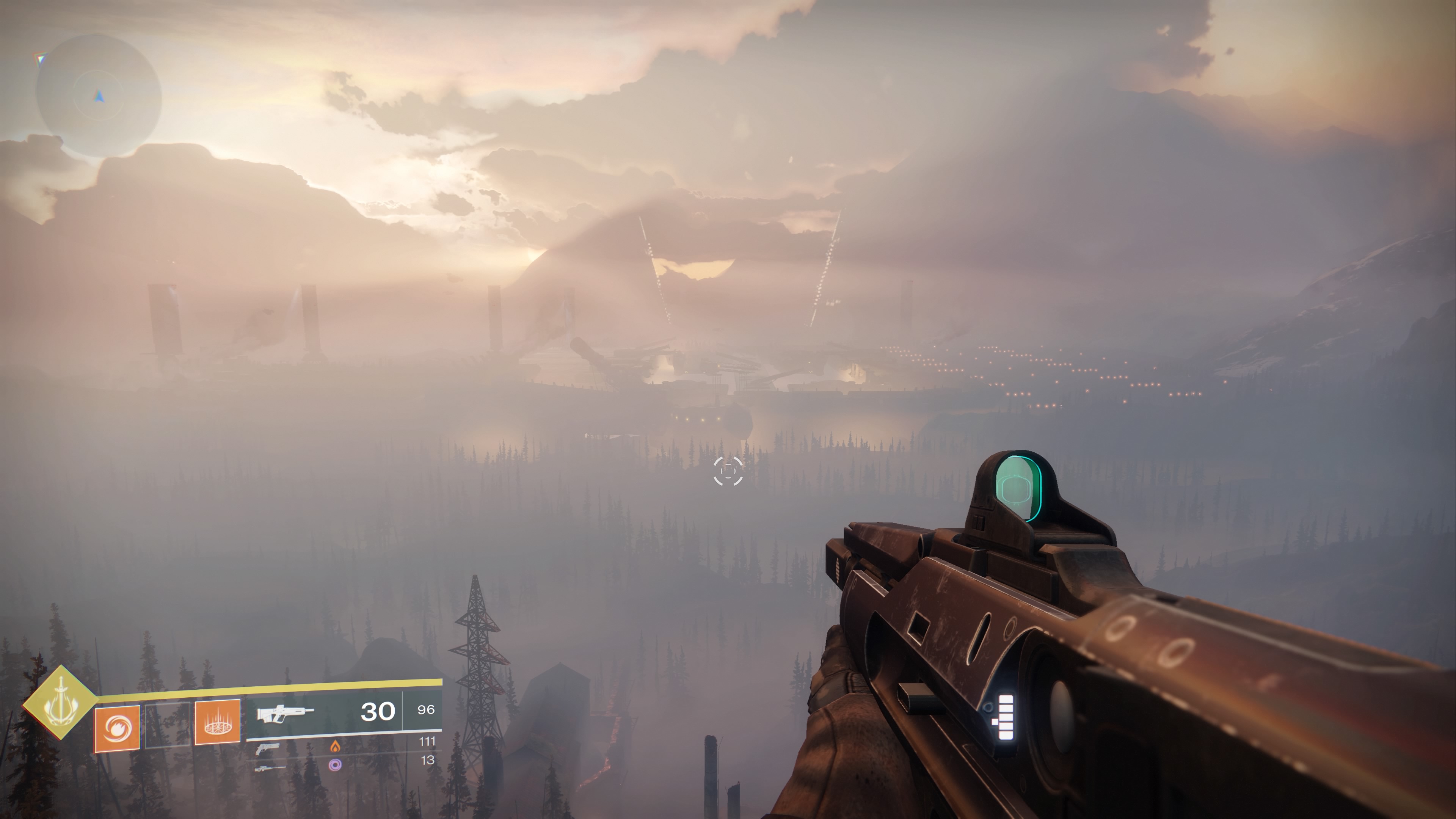Image resolution: width=1456 pixels, height=819 pixels.
Task: Switch to the hand cannon weapon
Action: [x=267, y=749]
